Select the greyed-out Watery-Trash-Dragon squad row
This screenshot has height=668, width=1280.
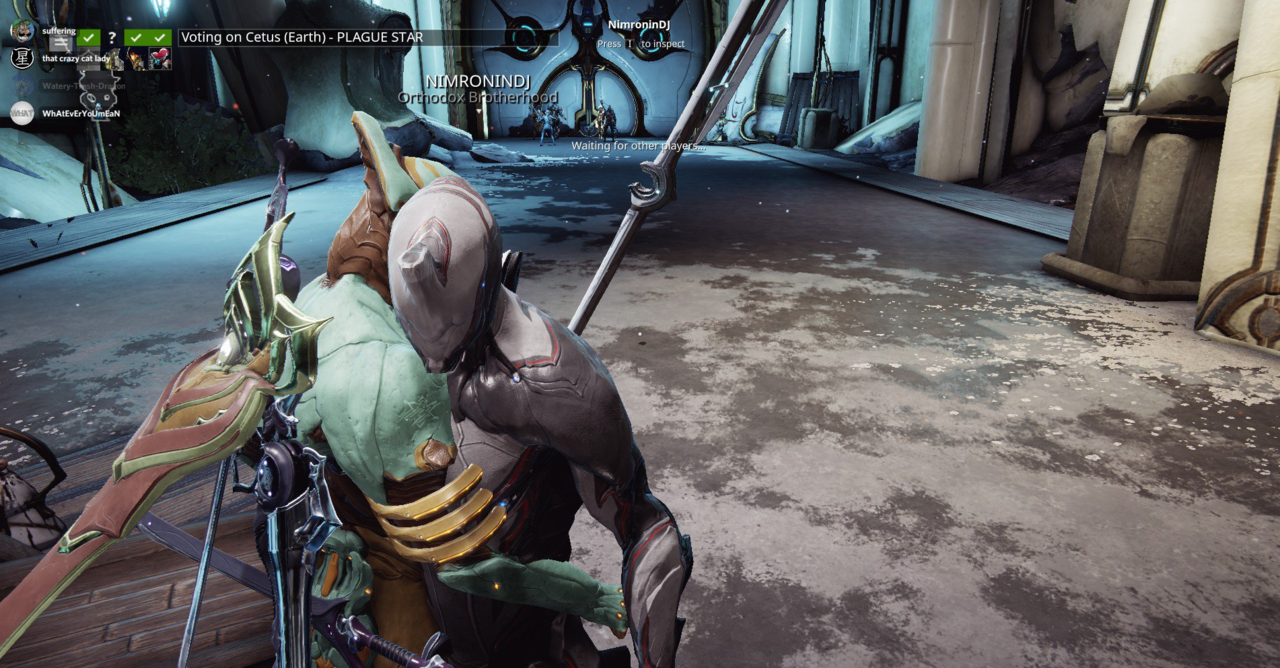click(x=82, y=86)
